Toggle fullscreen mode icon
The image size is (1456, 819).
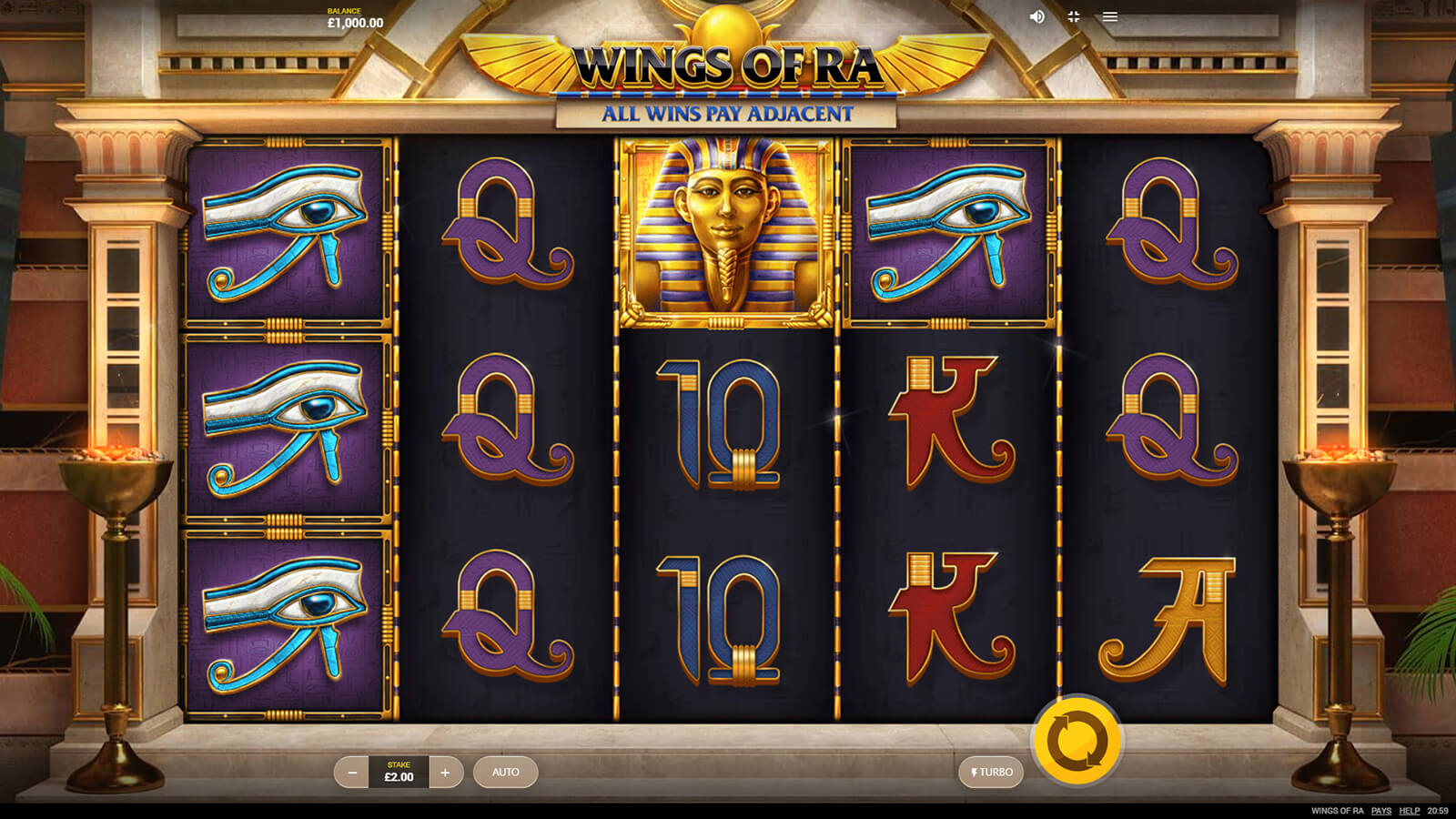tap(1074, 17)
